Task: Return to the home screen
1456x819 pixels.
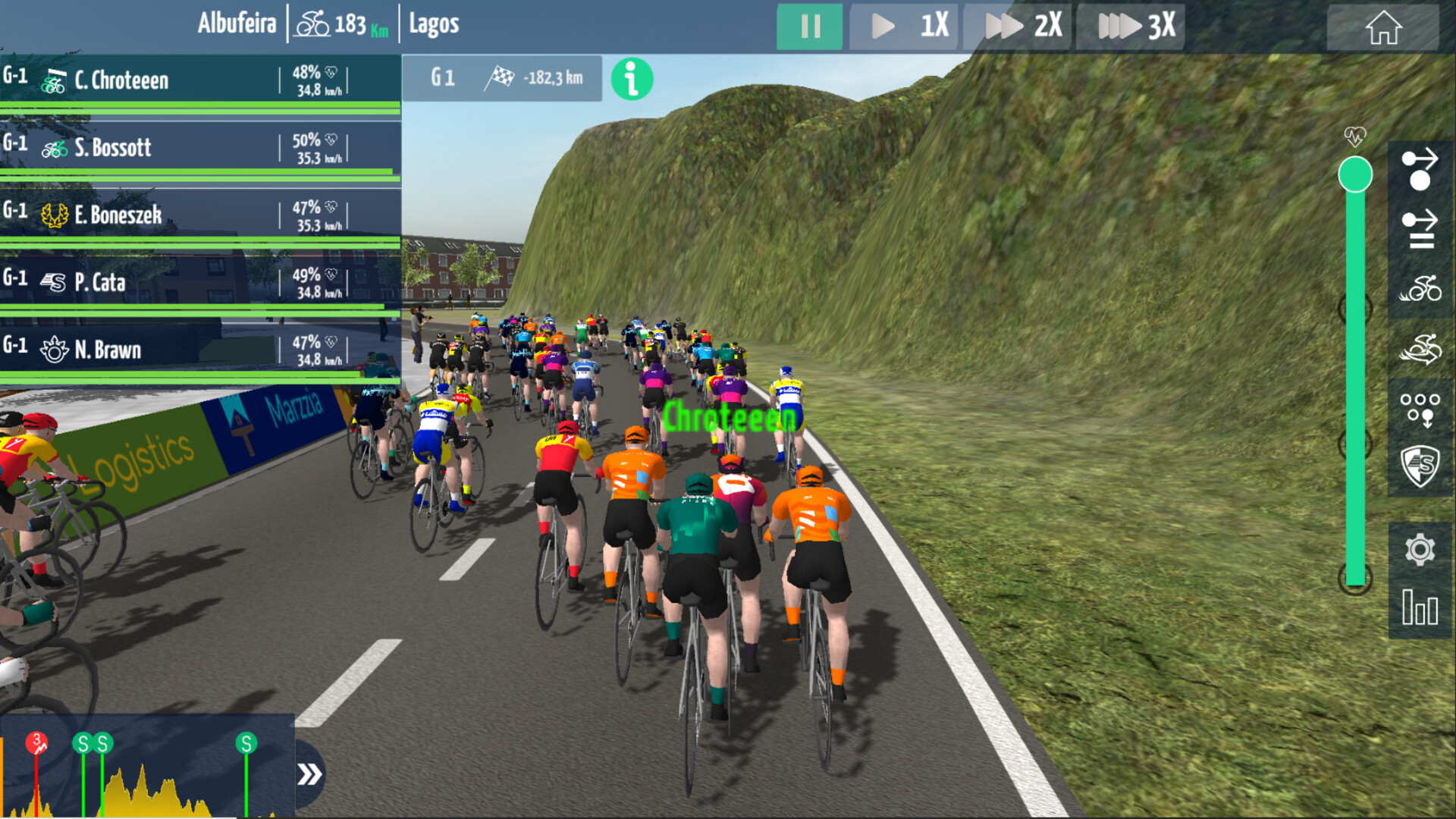Action: point(1382,28)
